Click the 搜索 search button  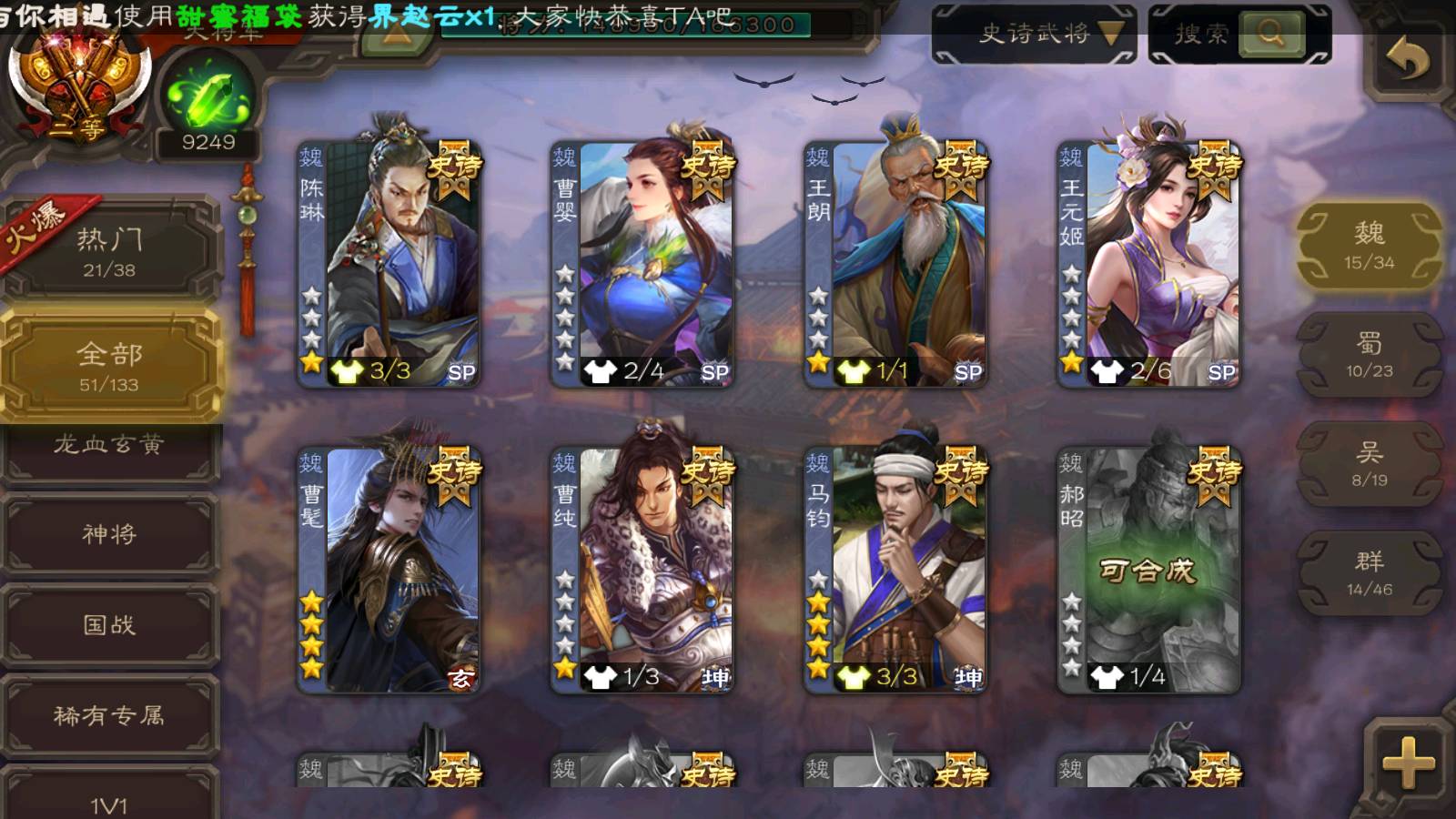(1270, 35)
